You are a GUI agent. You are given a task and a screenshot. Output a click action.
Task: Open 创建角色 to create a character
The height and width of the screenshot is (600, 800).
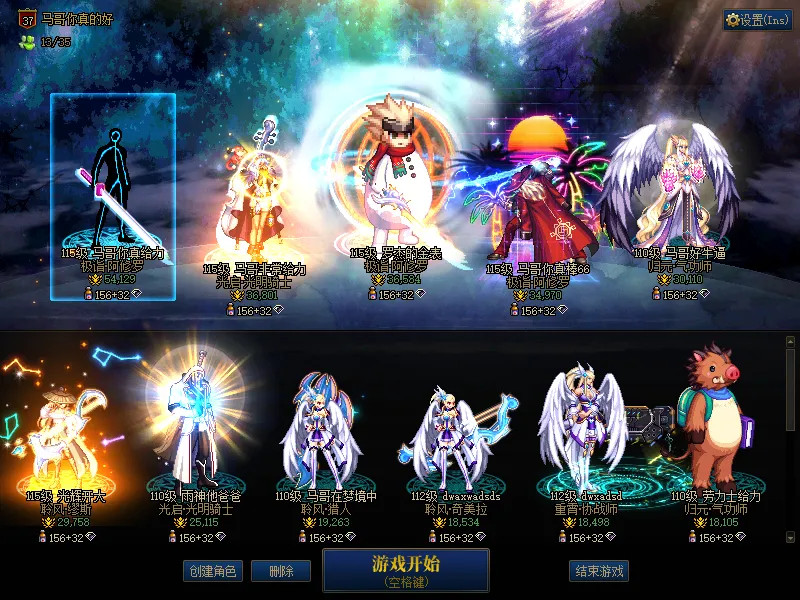[211, 571]
